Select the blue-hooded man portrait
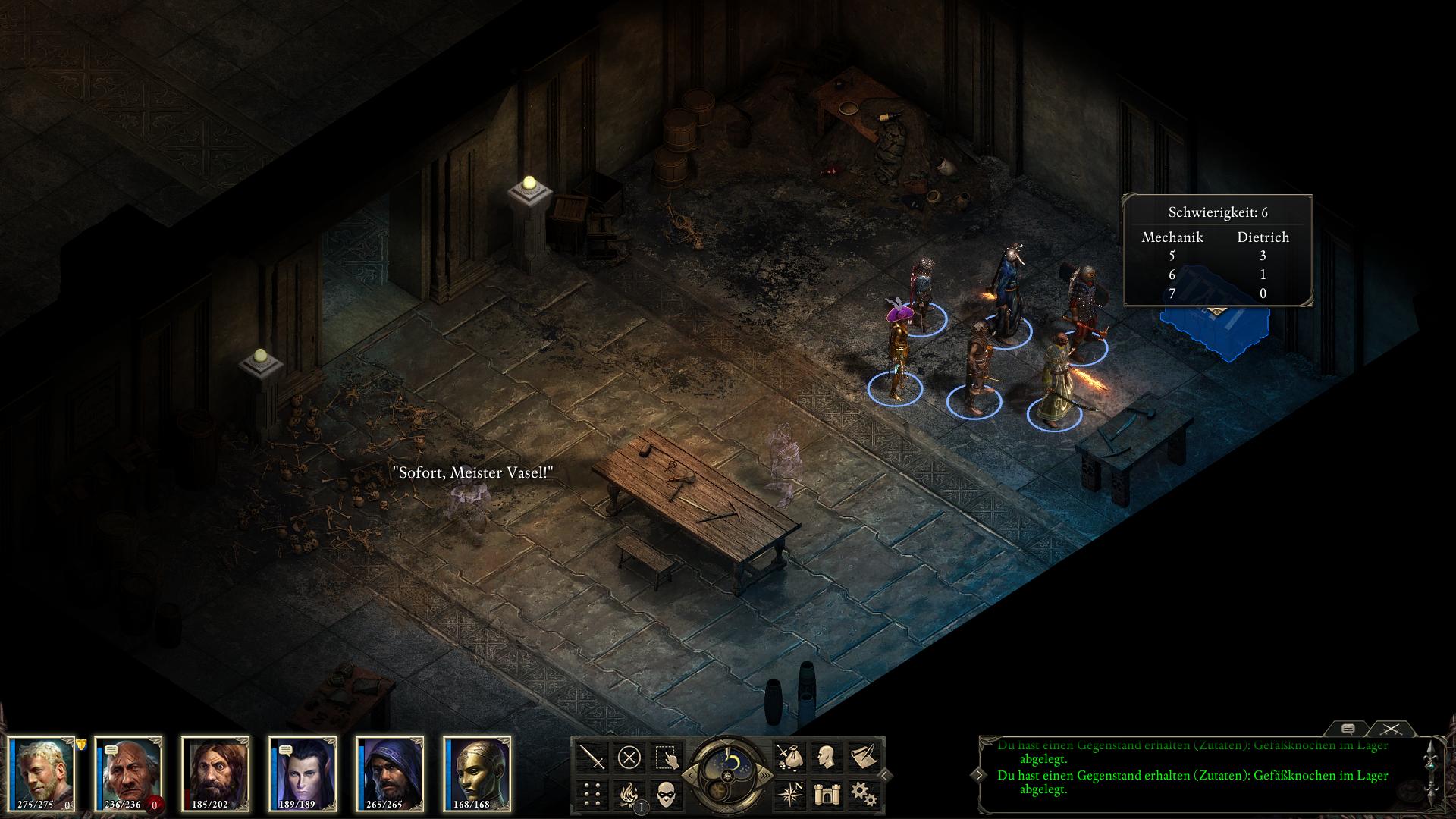The width and height of the screenshot is (1456, 819). click(390, 773)
